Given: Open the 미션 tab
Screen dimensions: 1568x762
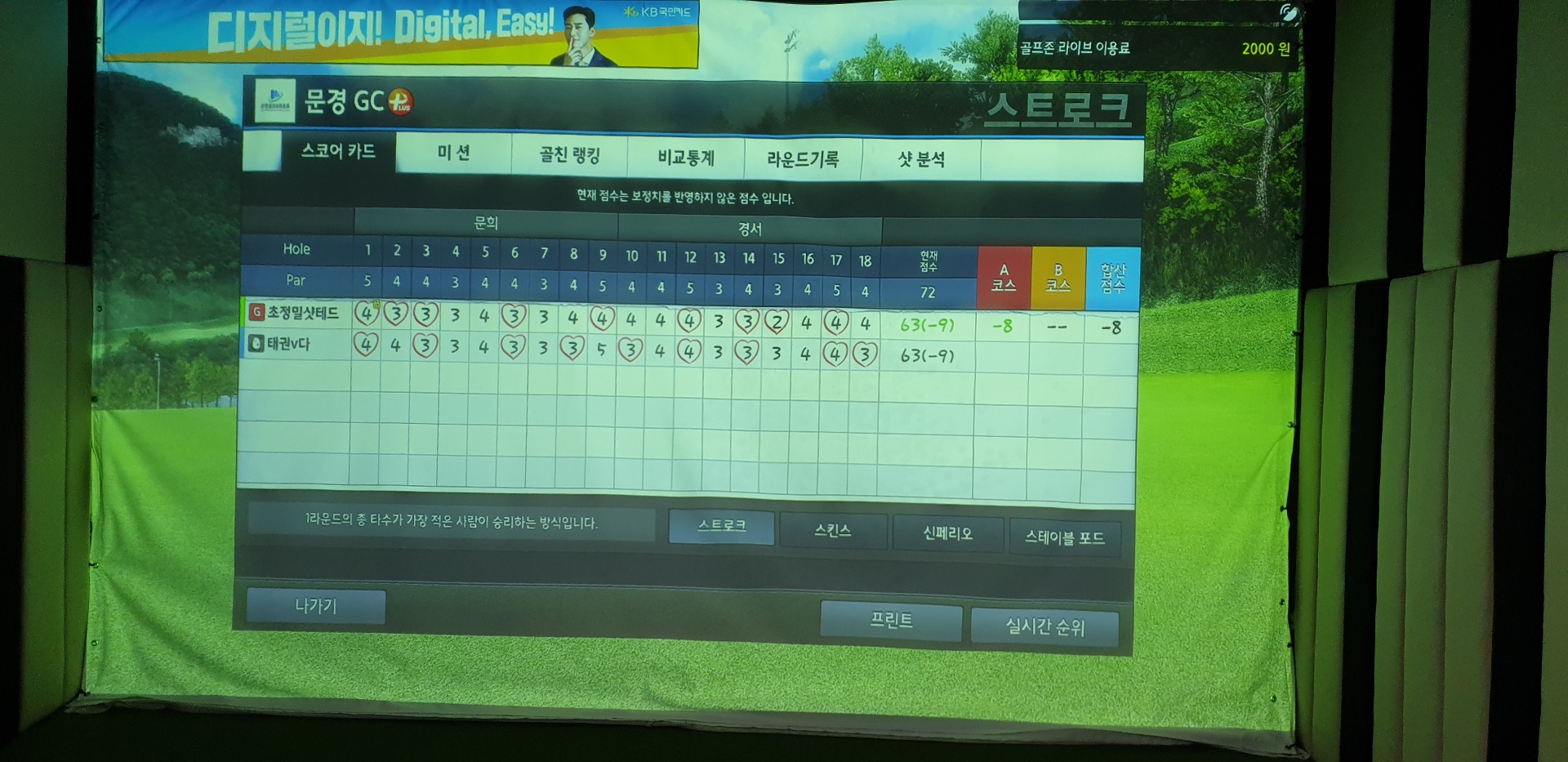Looking at the screenshot, I should click(454, 154).
